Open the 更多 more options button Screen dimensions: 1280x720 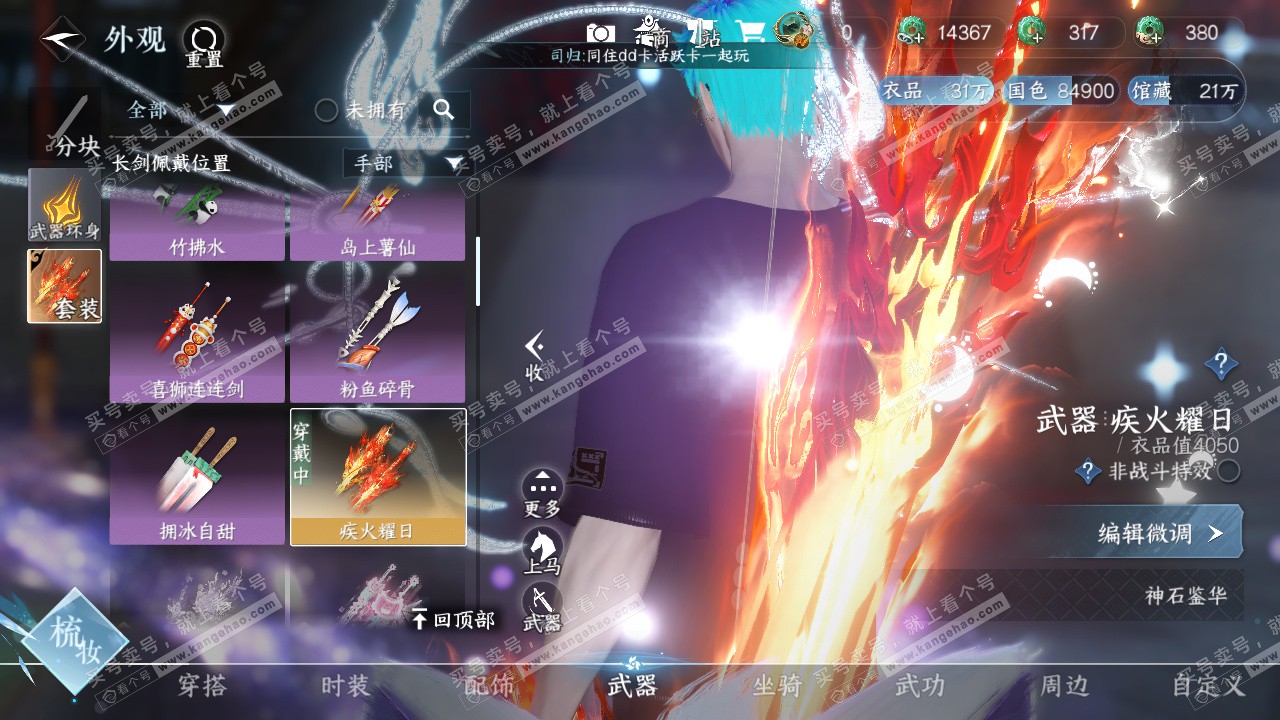542,493
